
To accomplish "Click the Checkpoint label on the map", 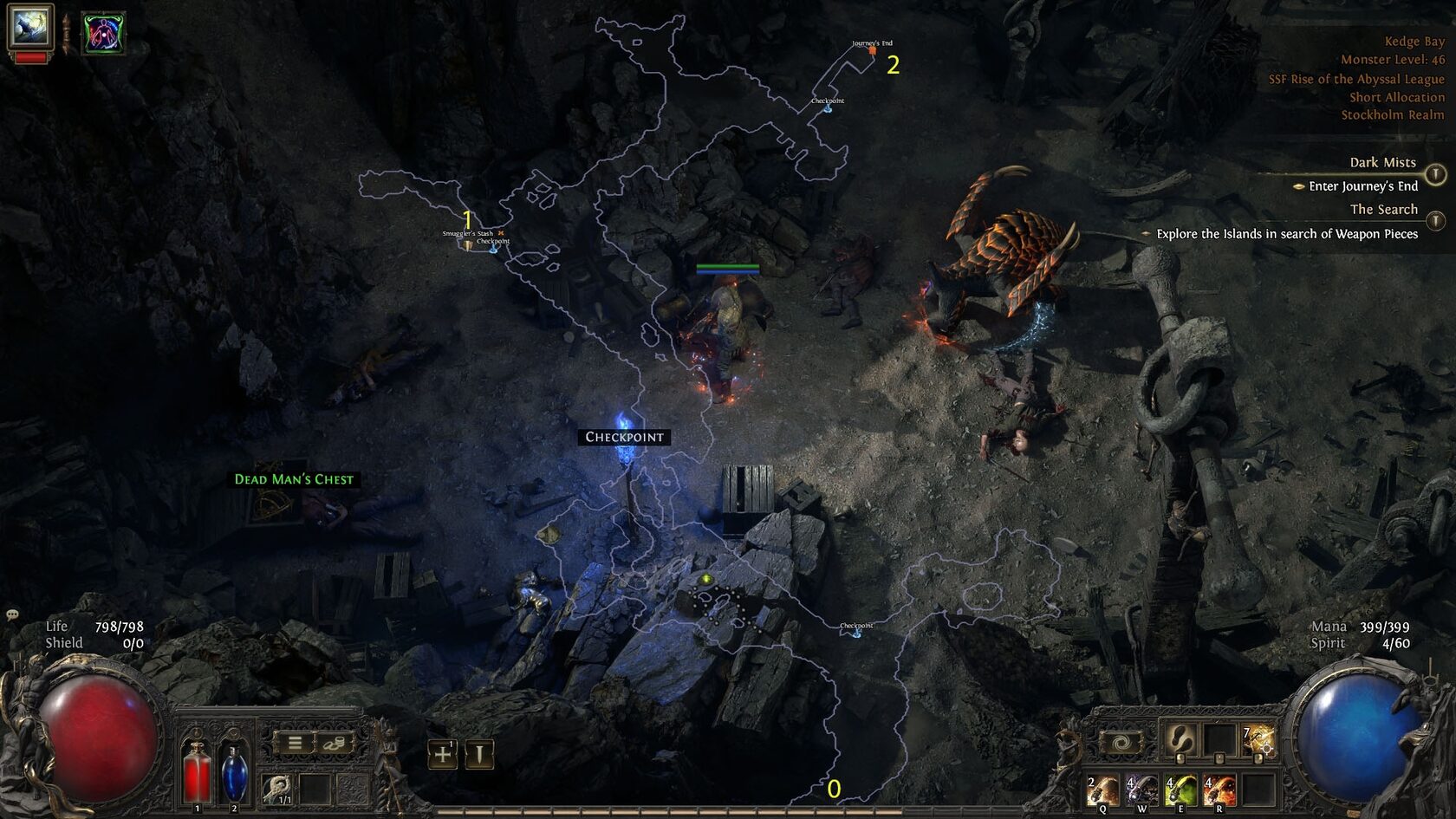I will click(624, 437).
